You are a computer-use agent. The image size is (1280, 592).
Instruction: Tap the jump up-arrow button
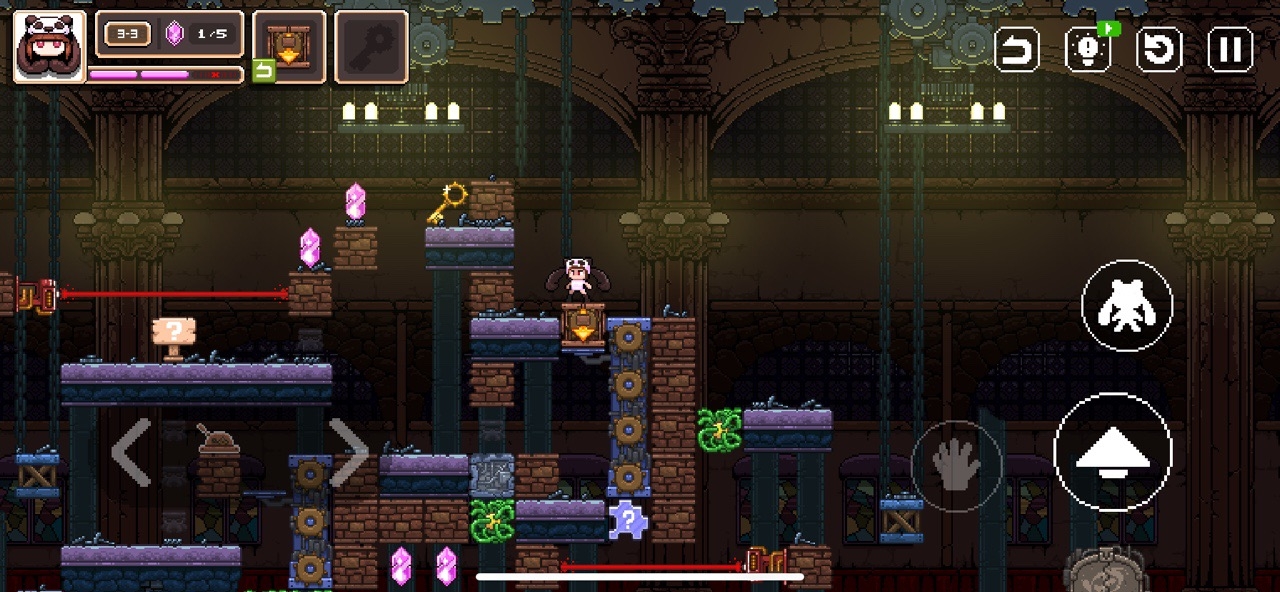point(1112,453)
